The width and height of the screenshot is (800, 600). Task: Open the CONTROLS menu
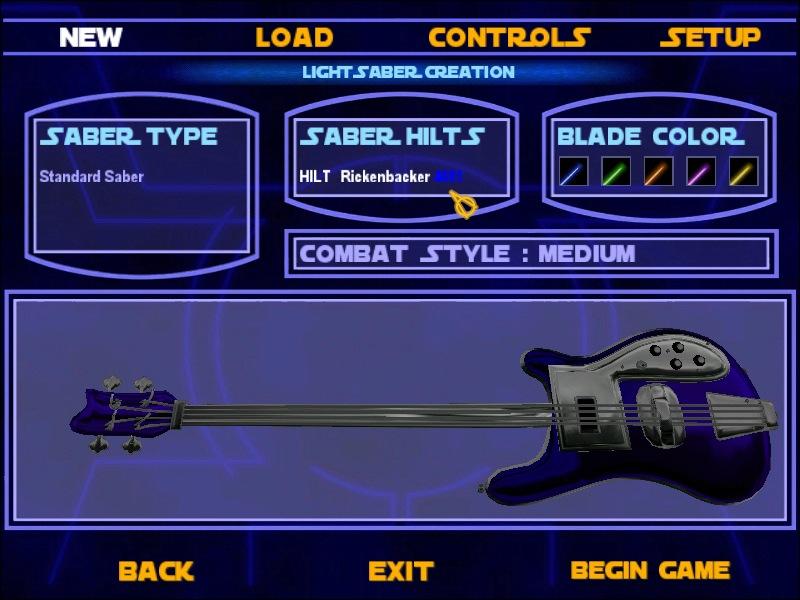point(509,38)
